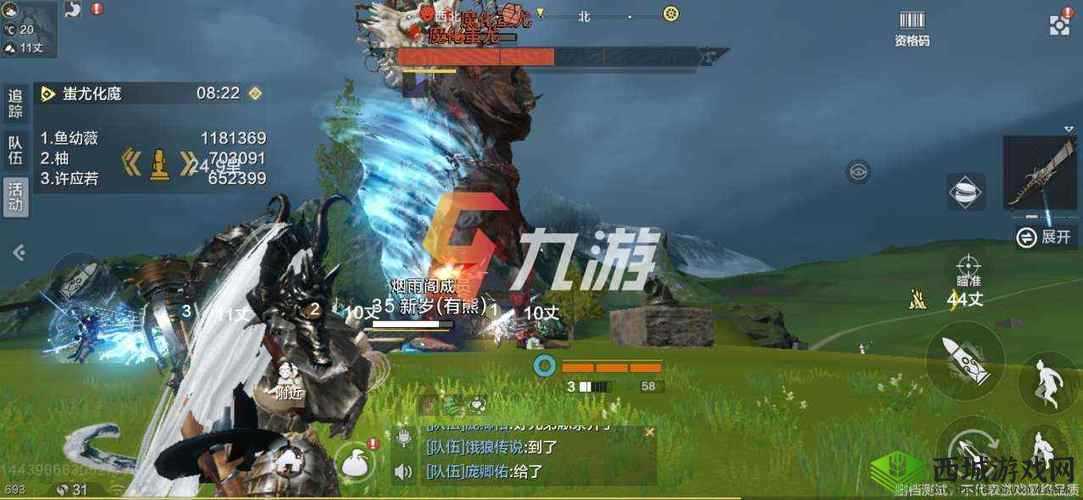The width and height of the screenshot is (1083, 500).
Task: Switch to the 追踪 tracking tab
Action: pos(15,104)
